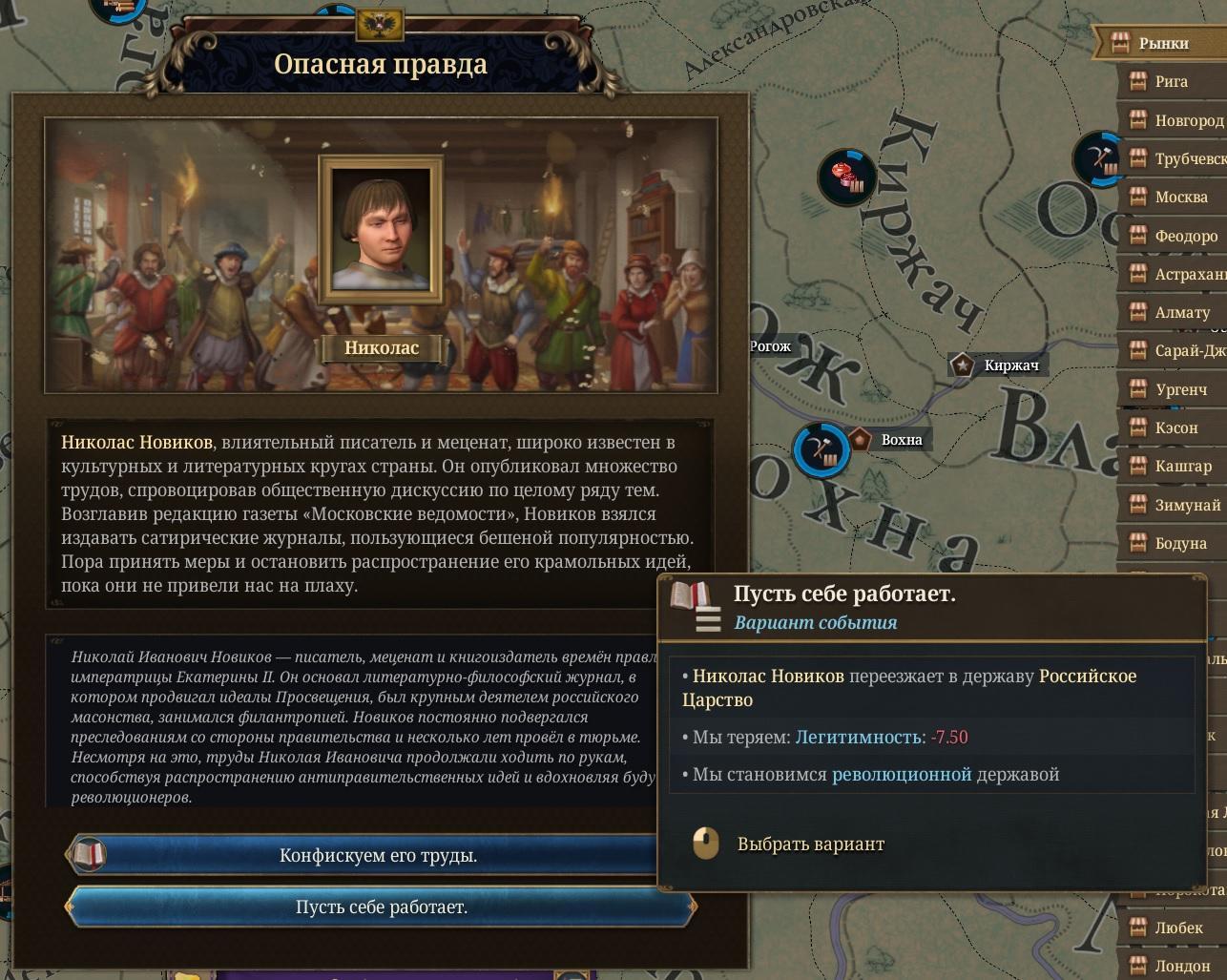Image resolution: width=1227 pixels, height=980 pixels.
Task: Open the Алмату market entry
Action: [x=1181, y=312]
